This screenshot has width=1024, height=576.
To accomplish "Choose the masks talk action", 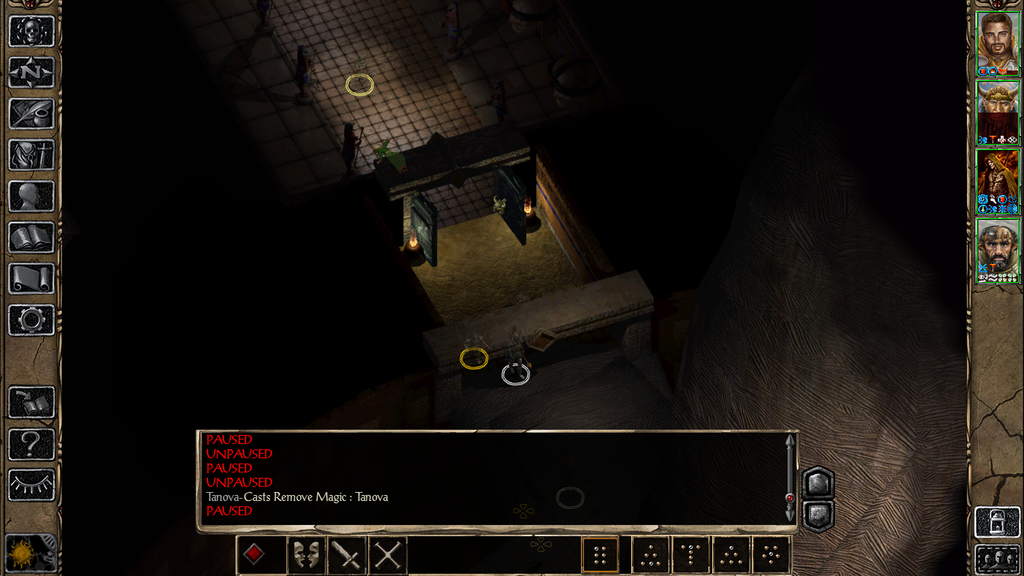I will click(305, 554).
